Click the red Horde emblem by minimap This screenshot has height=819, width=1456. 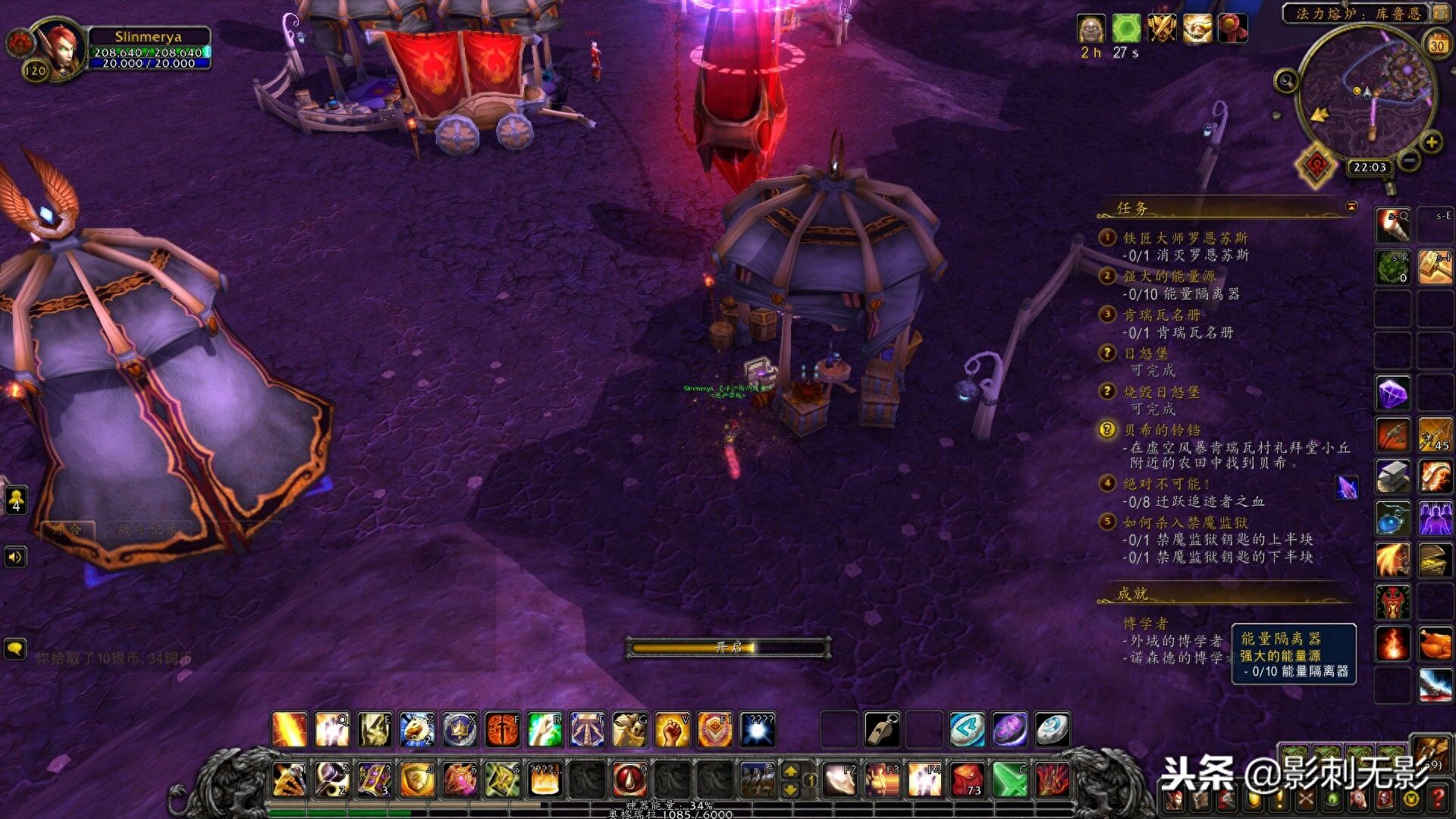[x=1316, y=163]
